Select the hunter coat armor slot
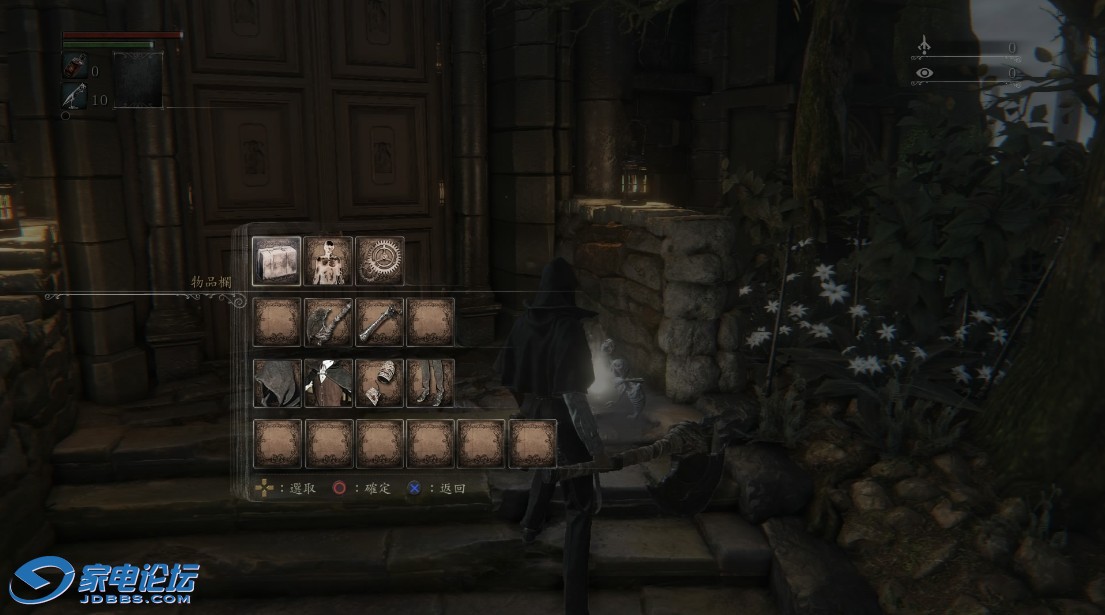The image size is (1105, 615). point(329,383)
